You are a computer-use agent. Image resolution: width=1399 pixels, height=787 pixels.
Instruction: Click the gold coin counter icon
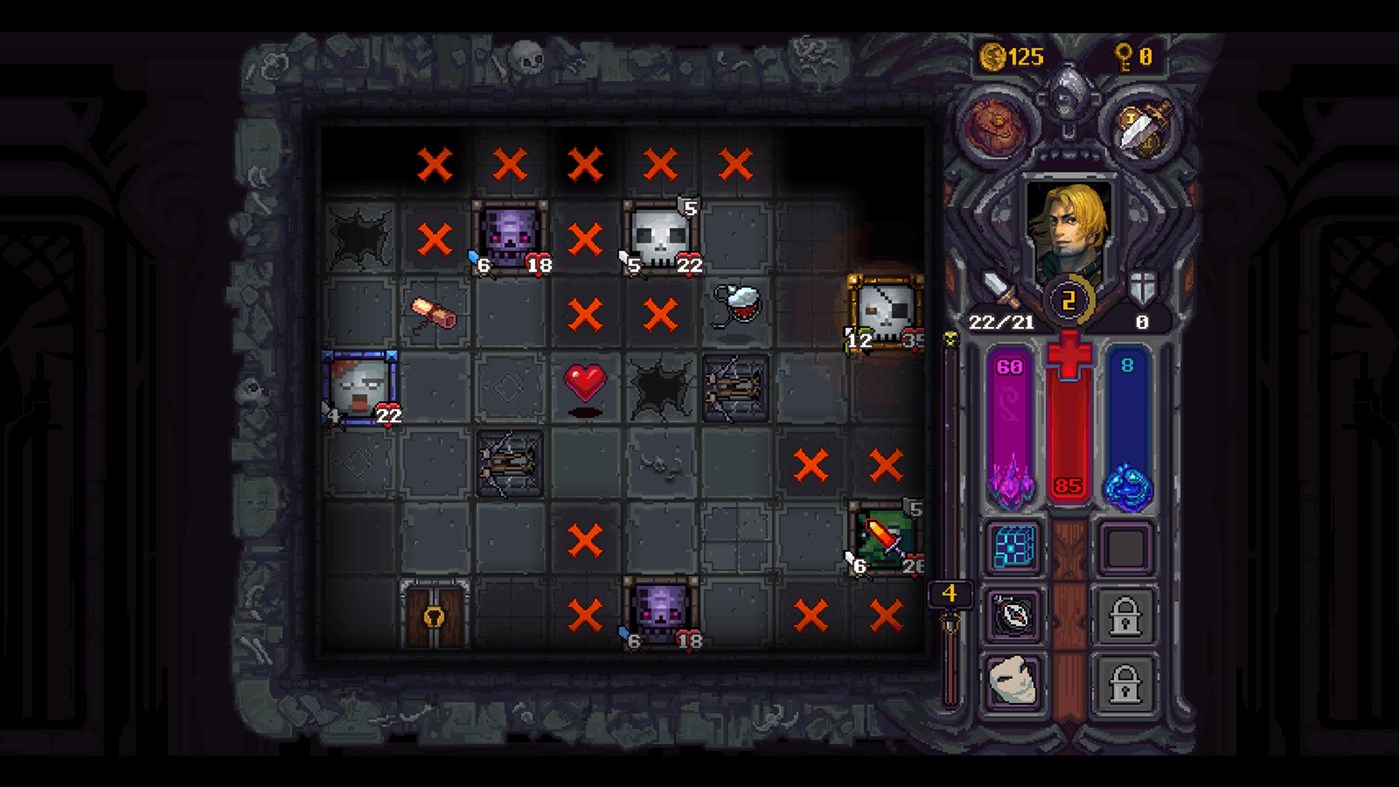tap(995, 57)
